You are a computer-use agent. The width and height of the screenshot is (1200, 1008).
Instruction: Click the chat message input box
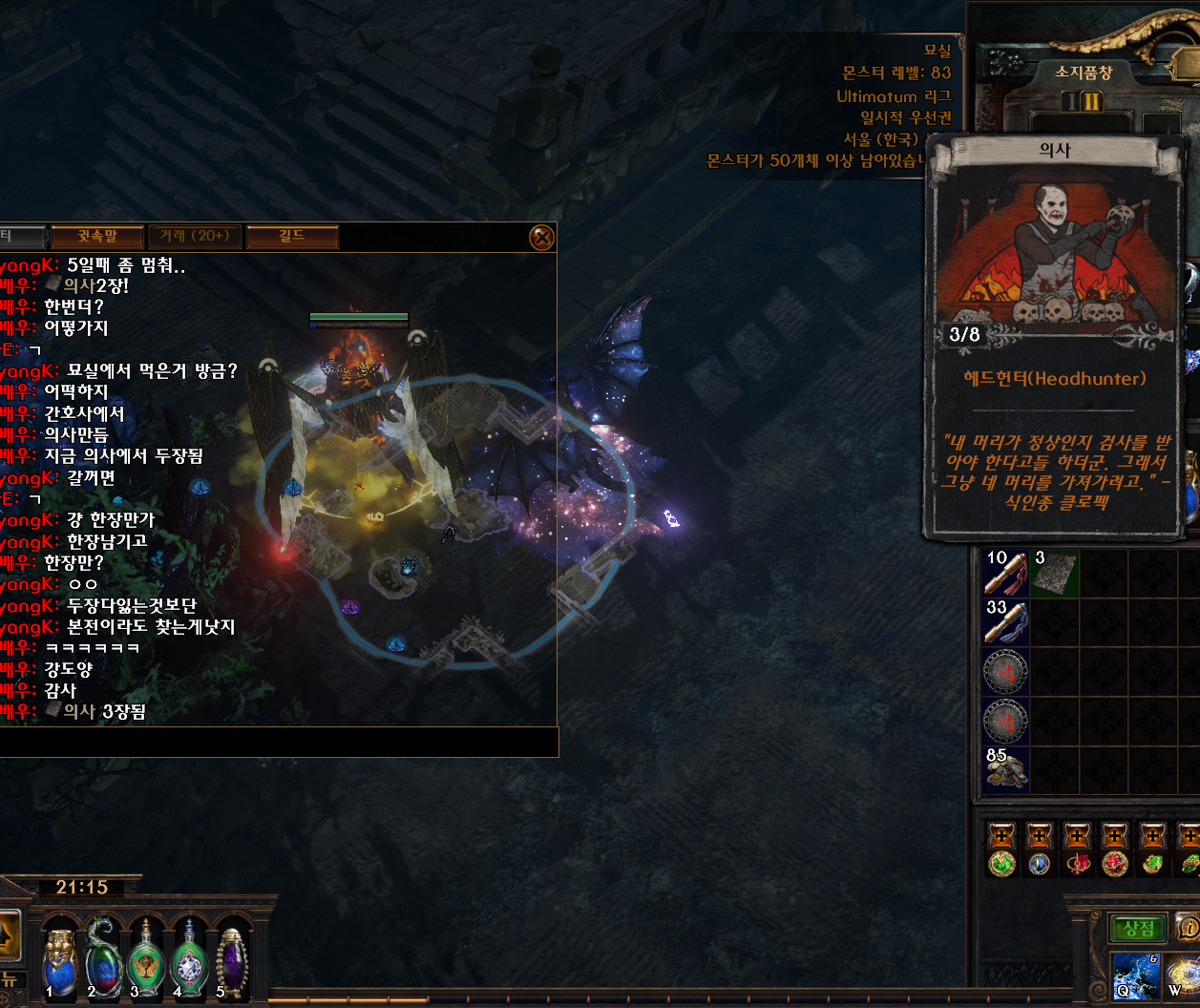277,742
